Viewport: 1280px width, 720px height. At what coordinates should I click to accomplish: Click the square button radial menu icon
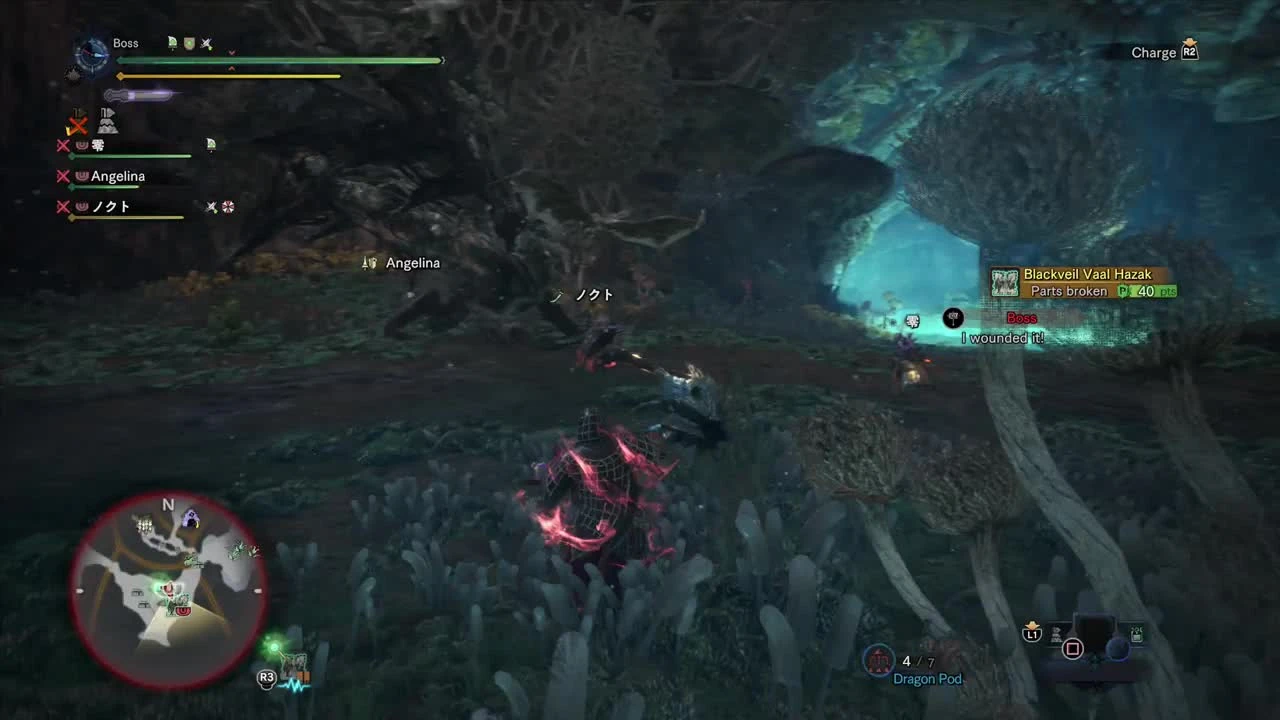click(x=1074, y=648)
